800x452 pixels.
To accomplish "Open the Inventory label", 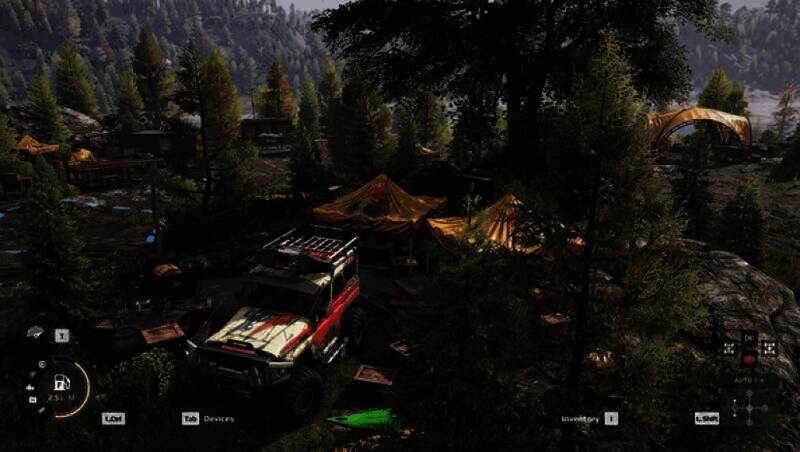I will click(580, 419).
